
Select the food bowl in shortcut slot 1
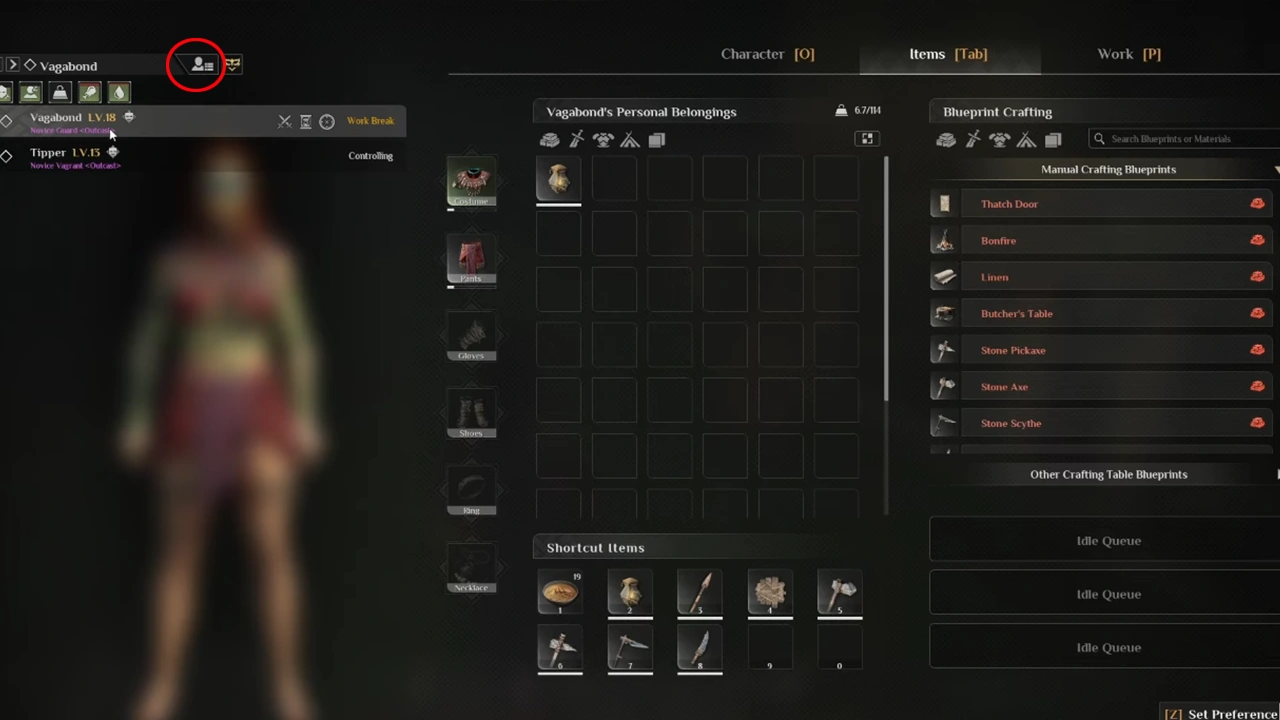pos(559,592)
